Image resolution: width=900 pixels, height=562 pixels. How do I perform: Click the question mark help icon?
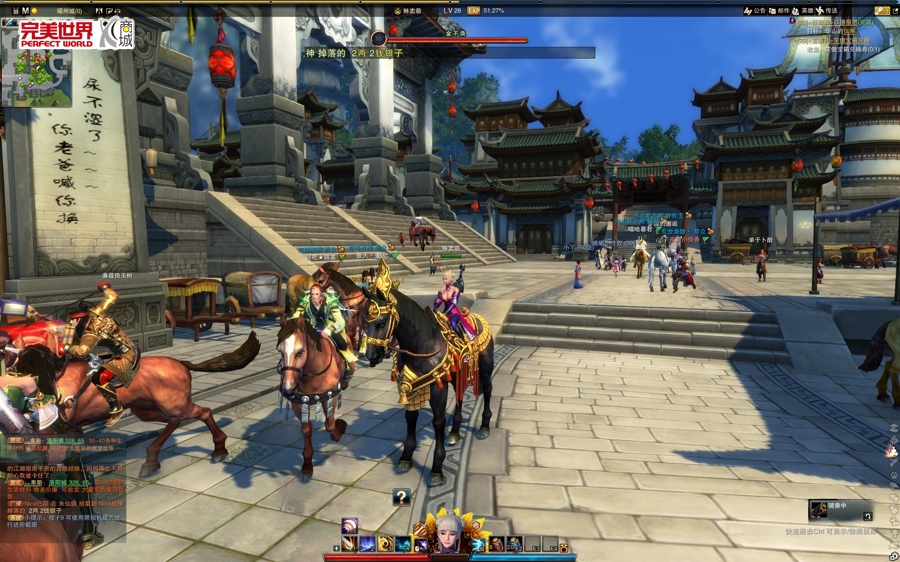pyautogui.click(x=401, y=497)
